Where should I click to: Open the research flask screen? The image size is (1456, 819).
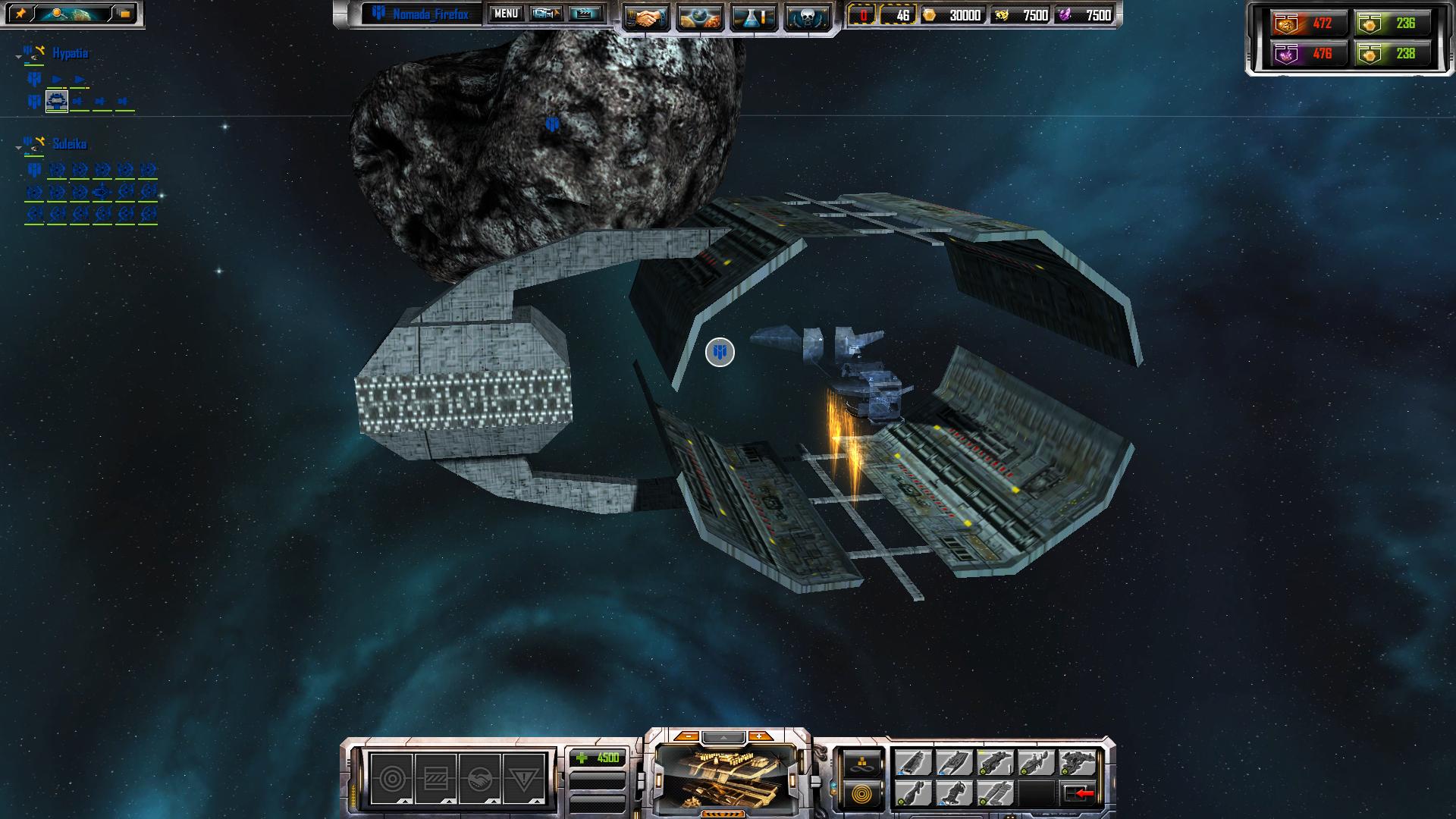[x=753, y=17]
